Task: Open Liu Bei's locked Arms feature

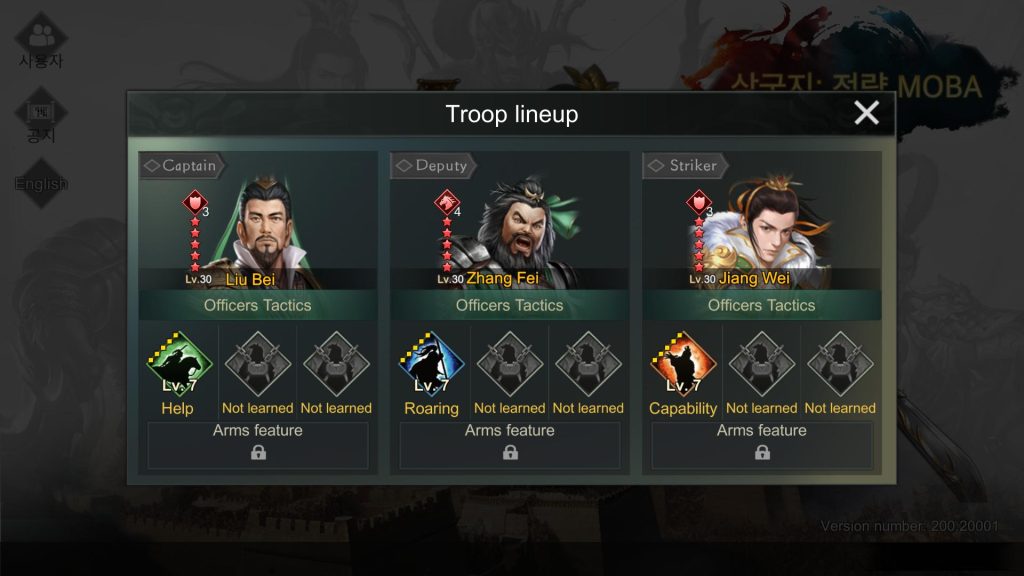Action: pos(258,445)
